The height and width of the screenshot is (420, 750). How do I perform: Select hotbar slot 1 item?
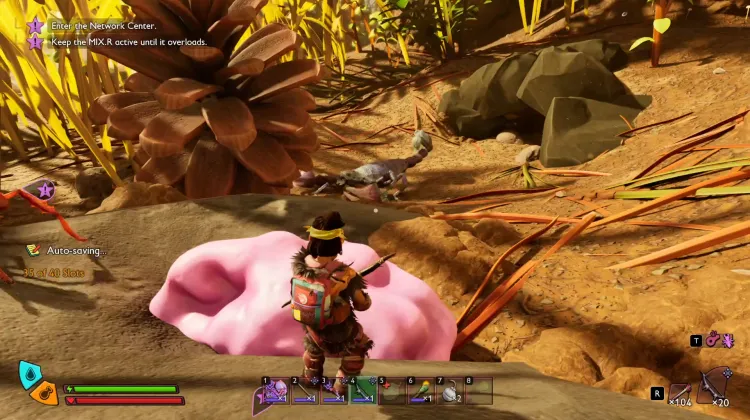click(x=276, y=390)
